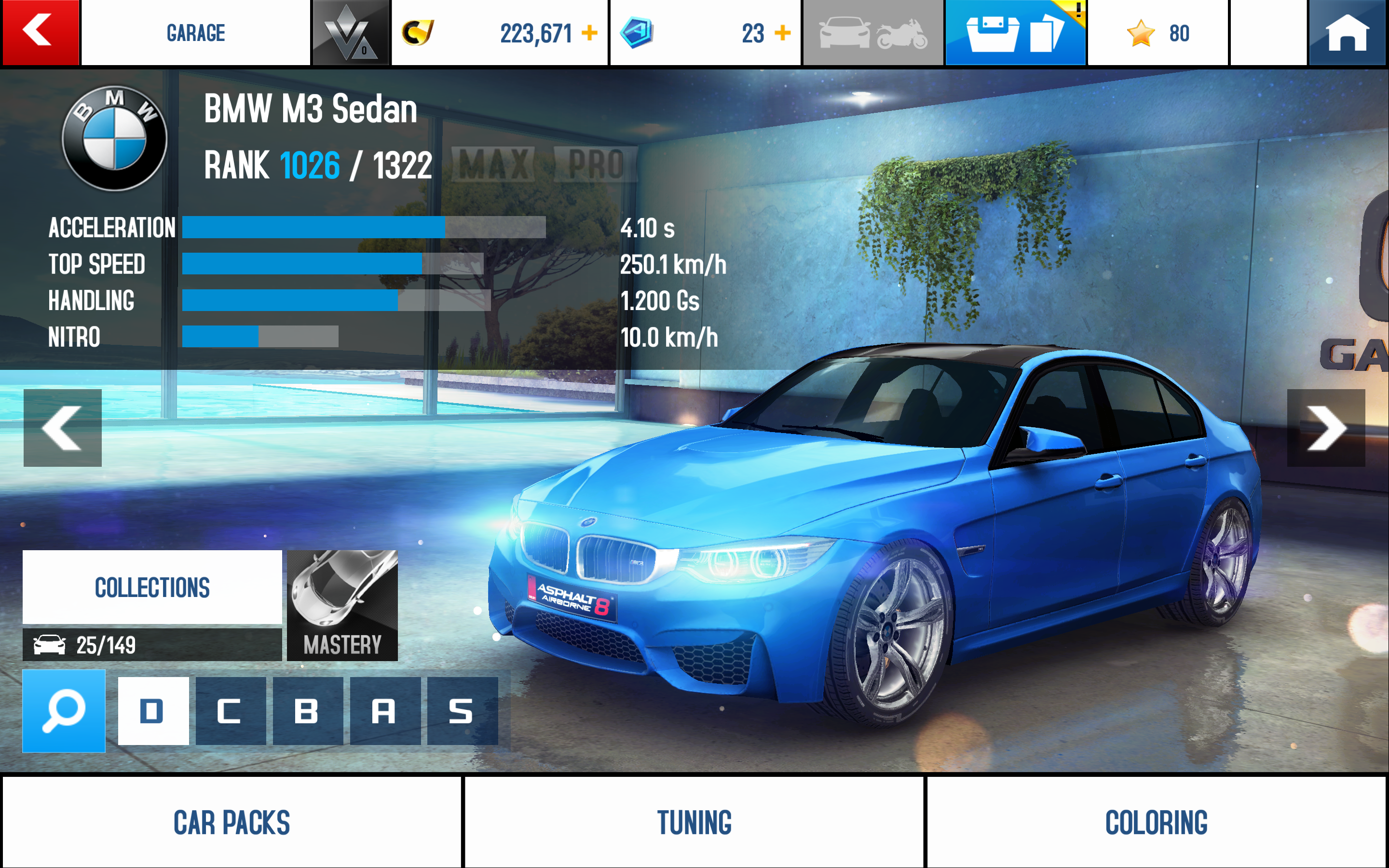This screenshot has width=1389, height=868.
Task: Buy more tokens with the plus
Action: tap(782, 33)
